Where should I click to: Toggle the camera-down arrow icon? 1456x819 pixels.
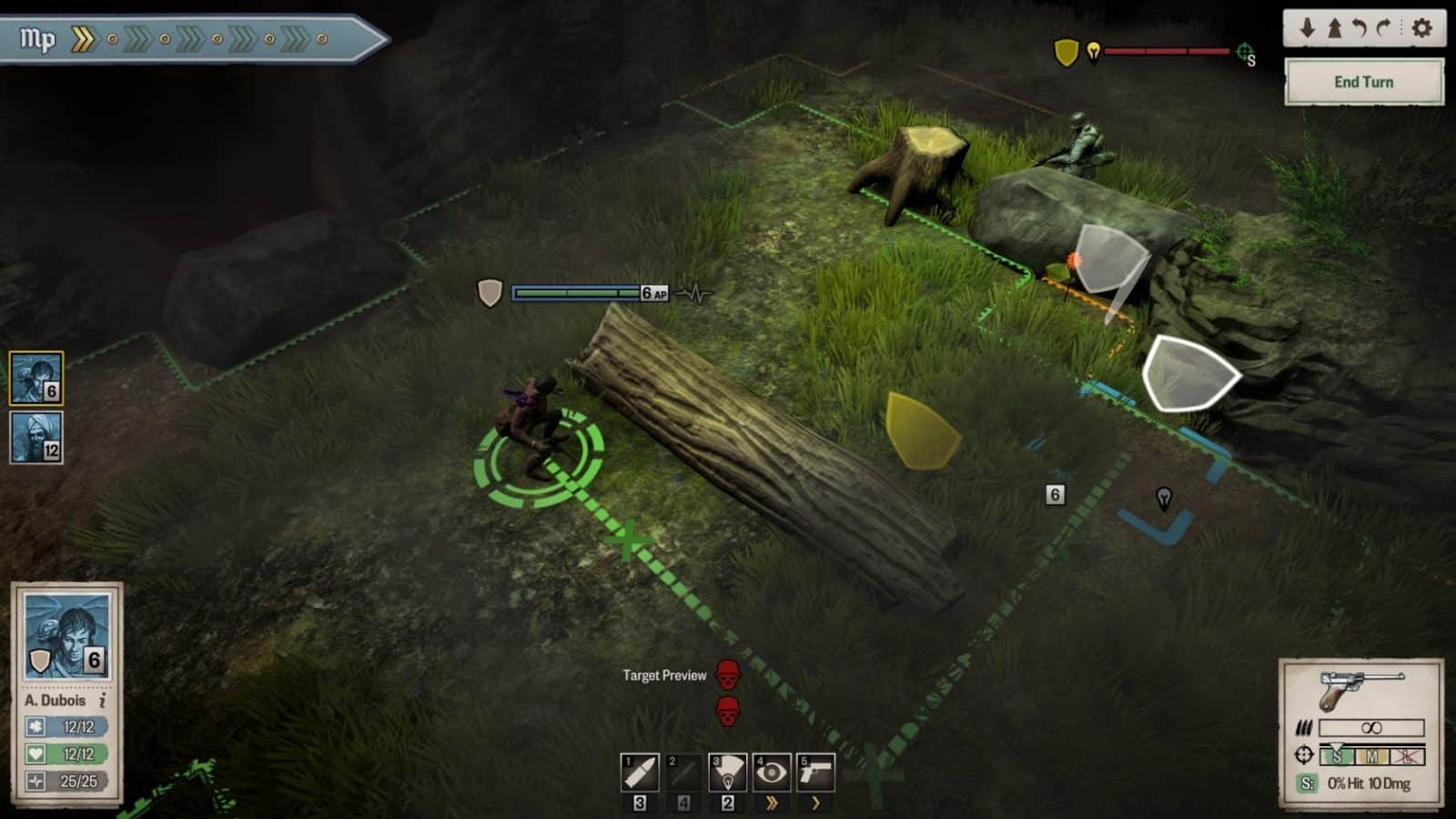tap(1309, 29)
